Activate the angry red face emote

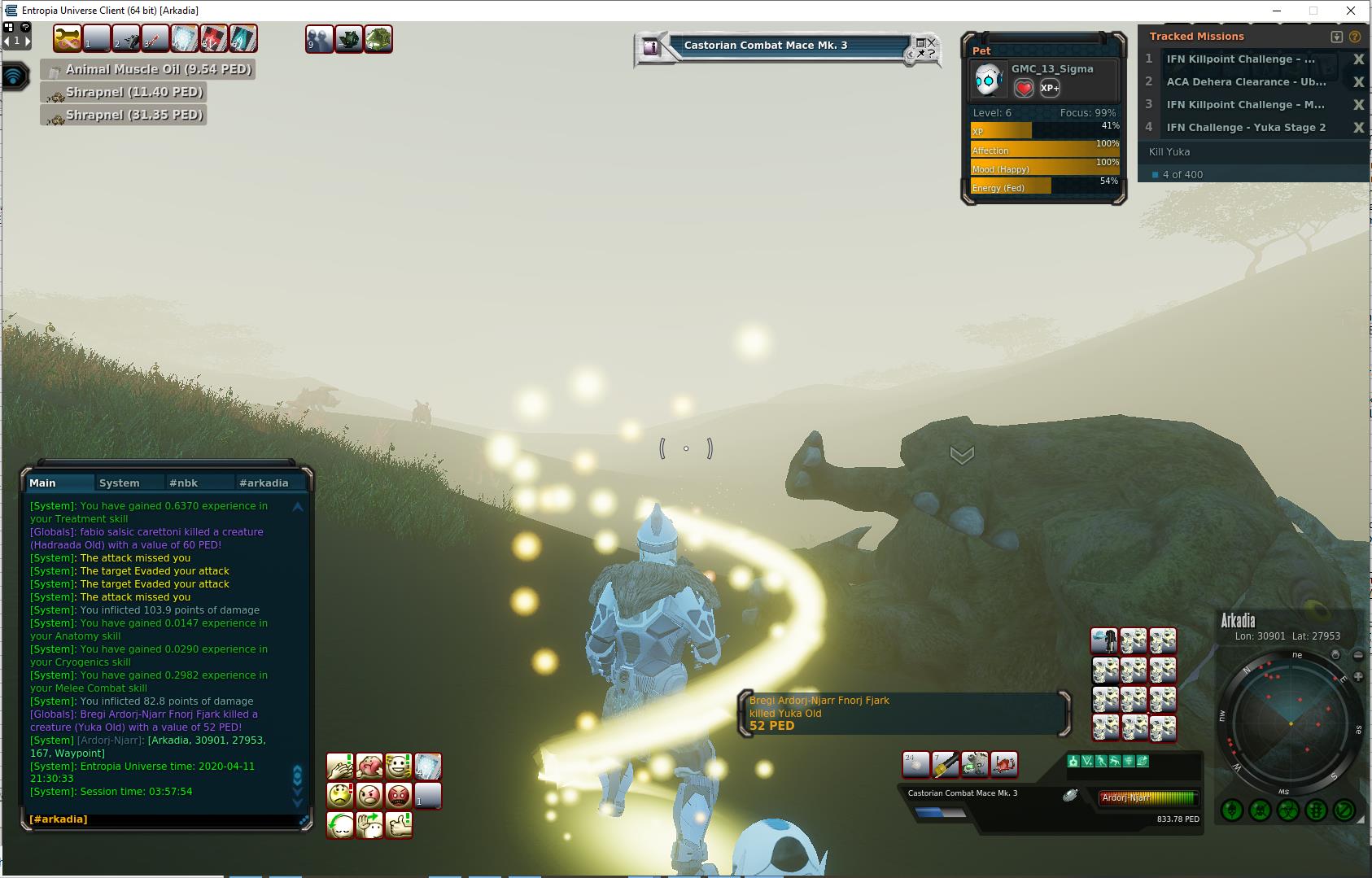click(398, 795)
